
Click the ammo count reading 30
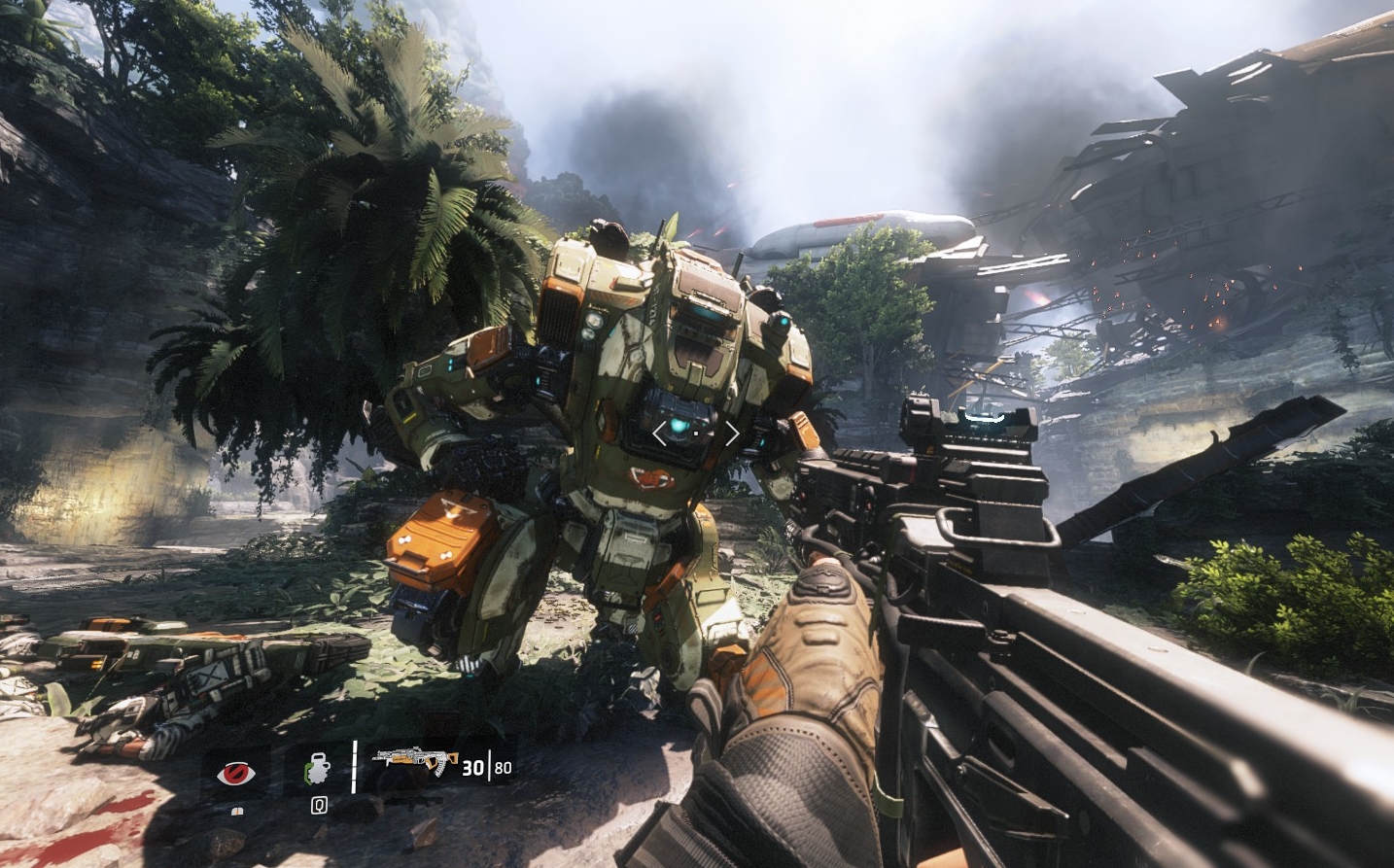tap(472, 768)
